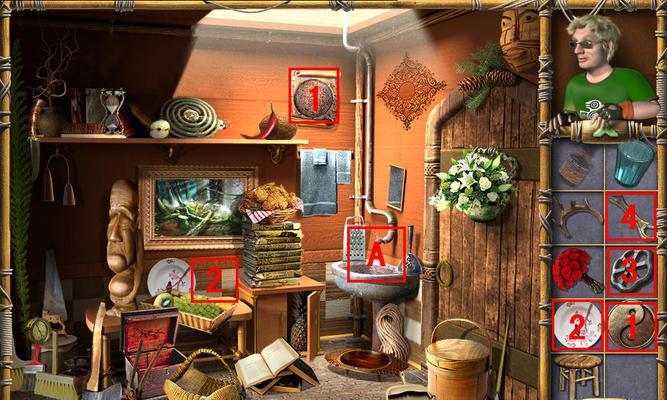Select the wrench marked 4
Screen dimensions: 667x400
pos(631,215)
